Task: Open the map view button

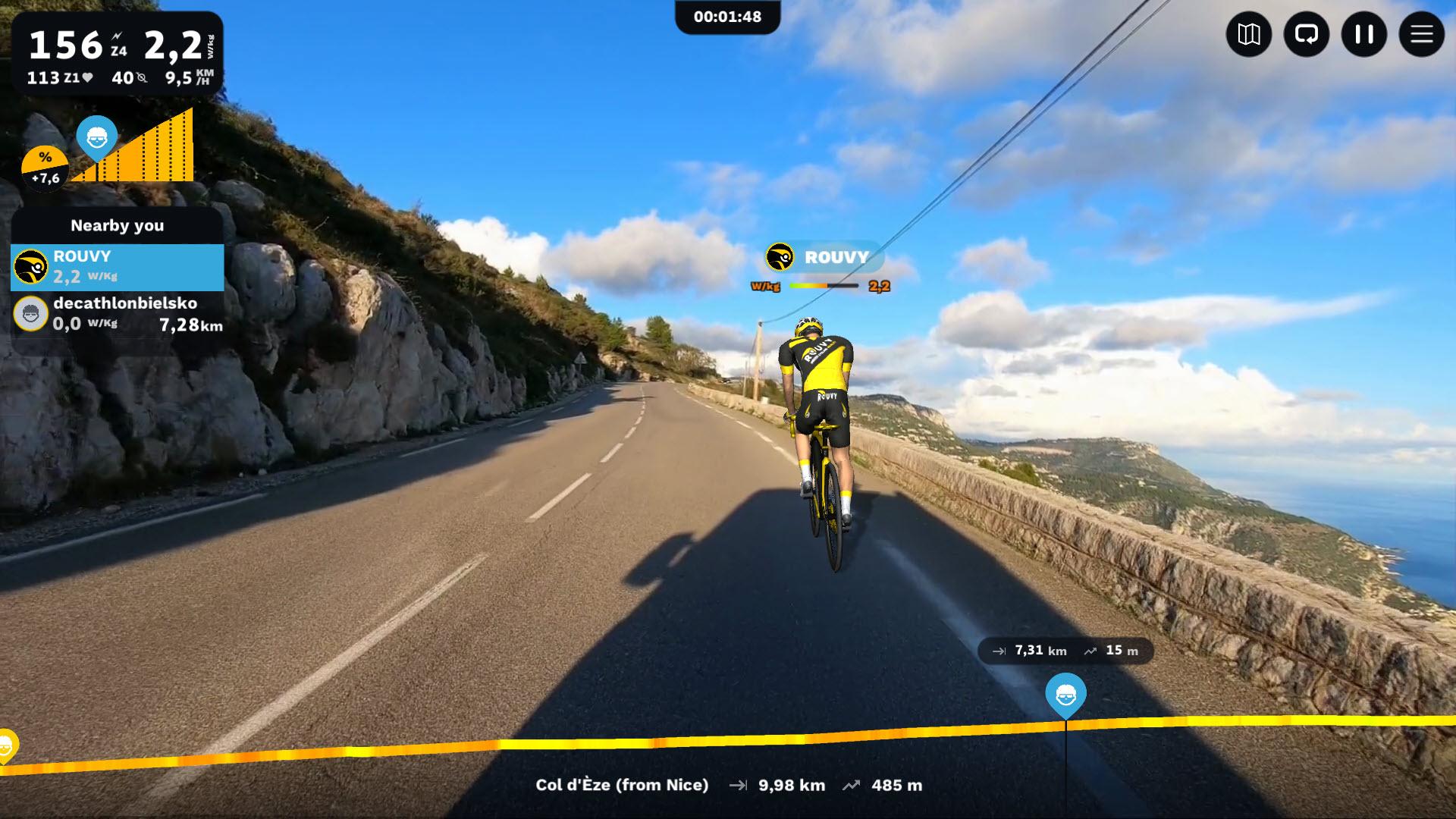Action: [x=1248, y=34]
